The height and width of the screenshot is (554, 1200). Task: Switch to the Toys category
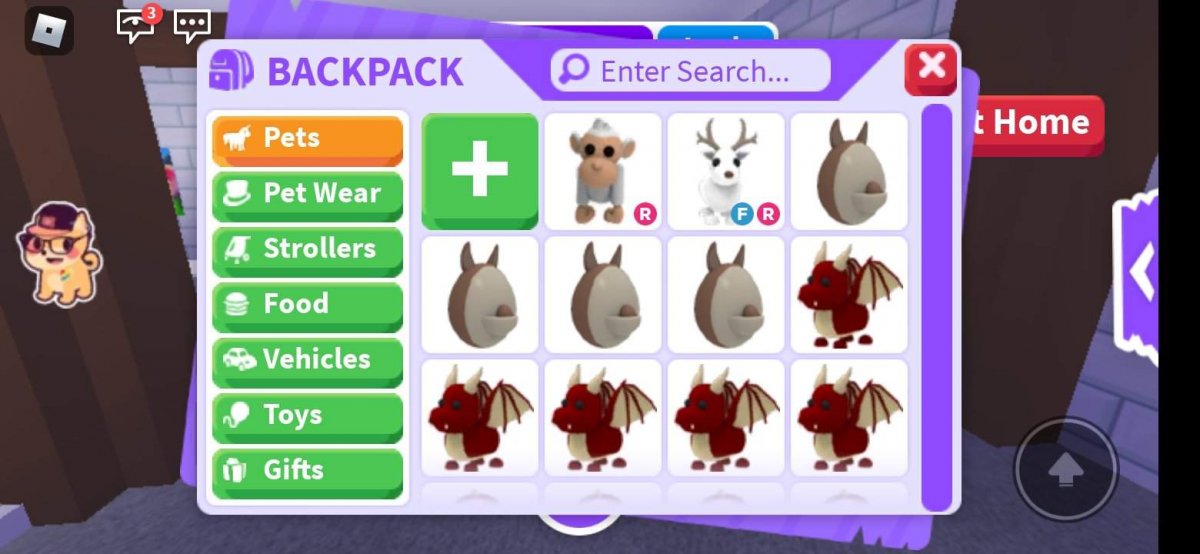coord(307,416)
